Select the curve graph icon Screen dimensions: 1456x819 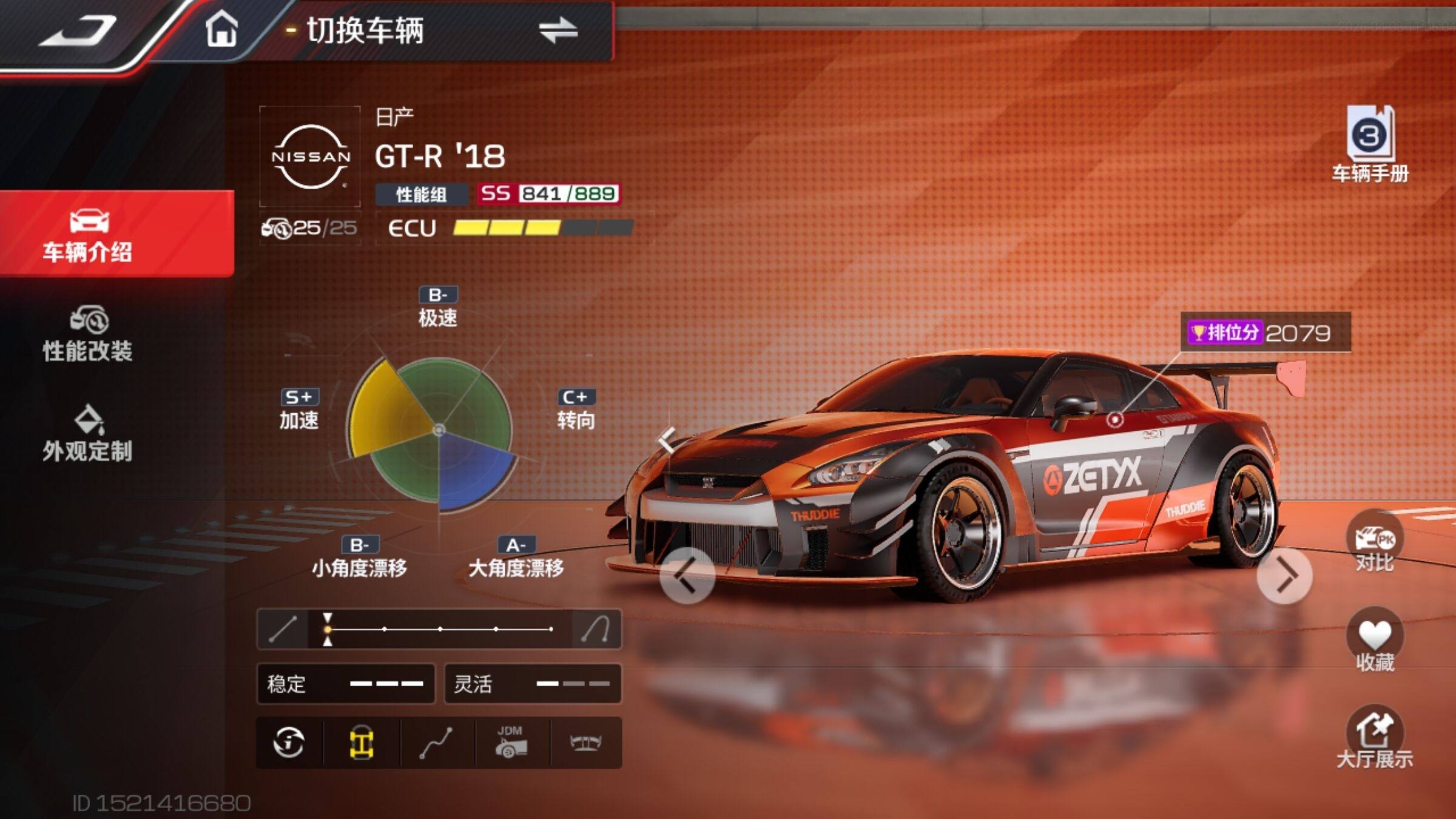pyautogui.click(x=436, y=743)
